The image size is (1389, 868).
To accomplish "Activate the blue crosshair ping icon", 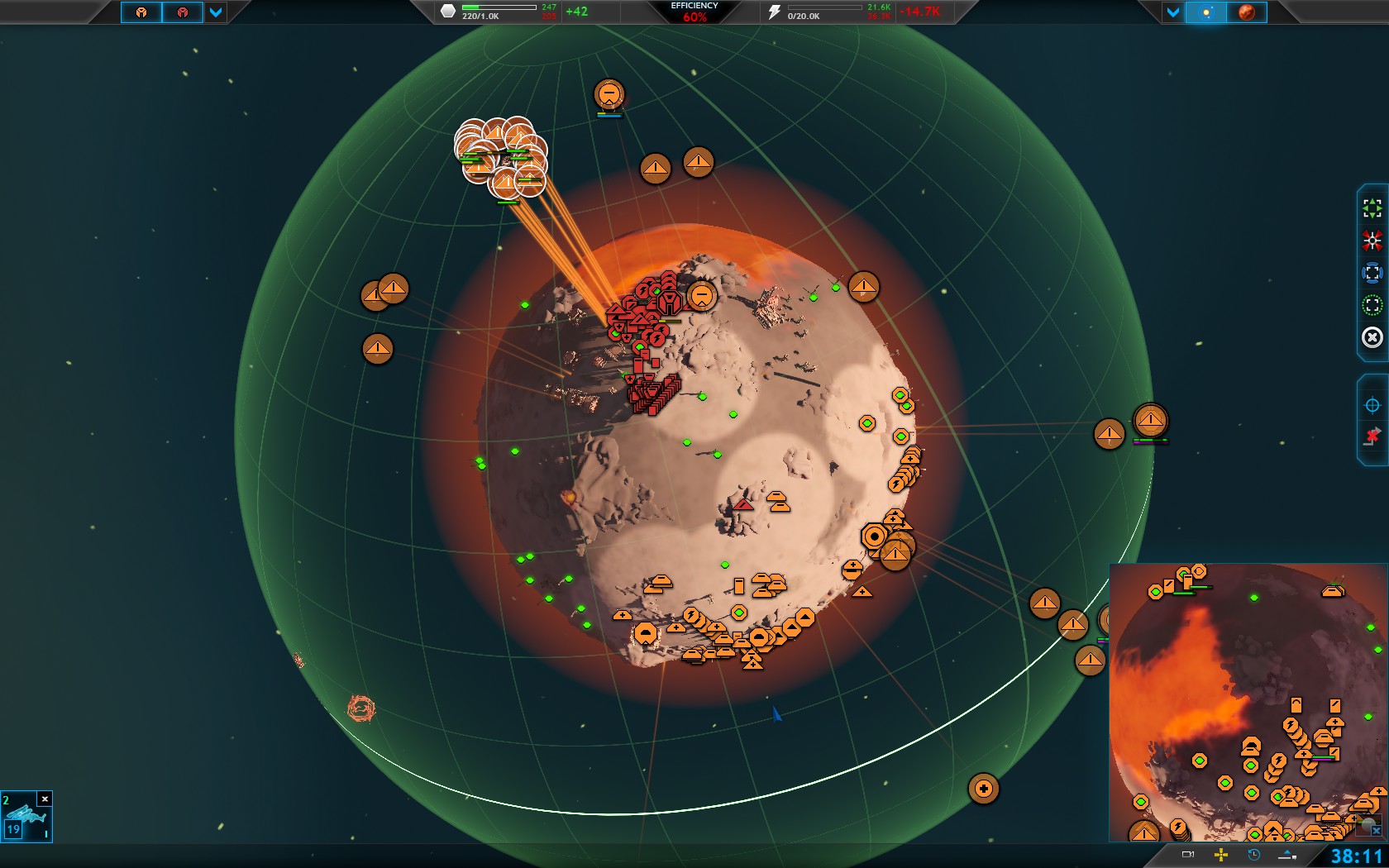I will tap(1372, 405).
